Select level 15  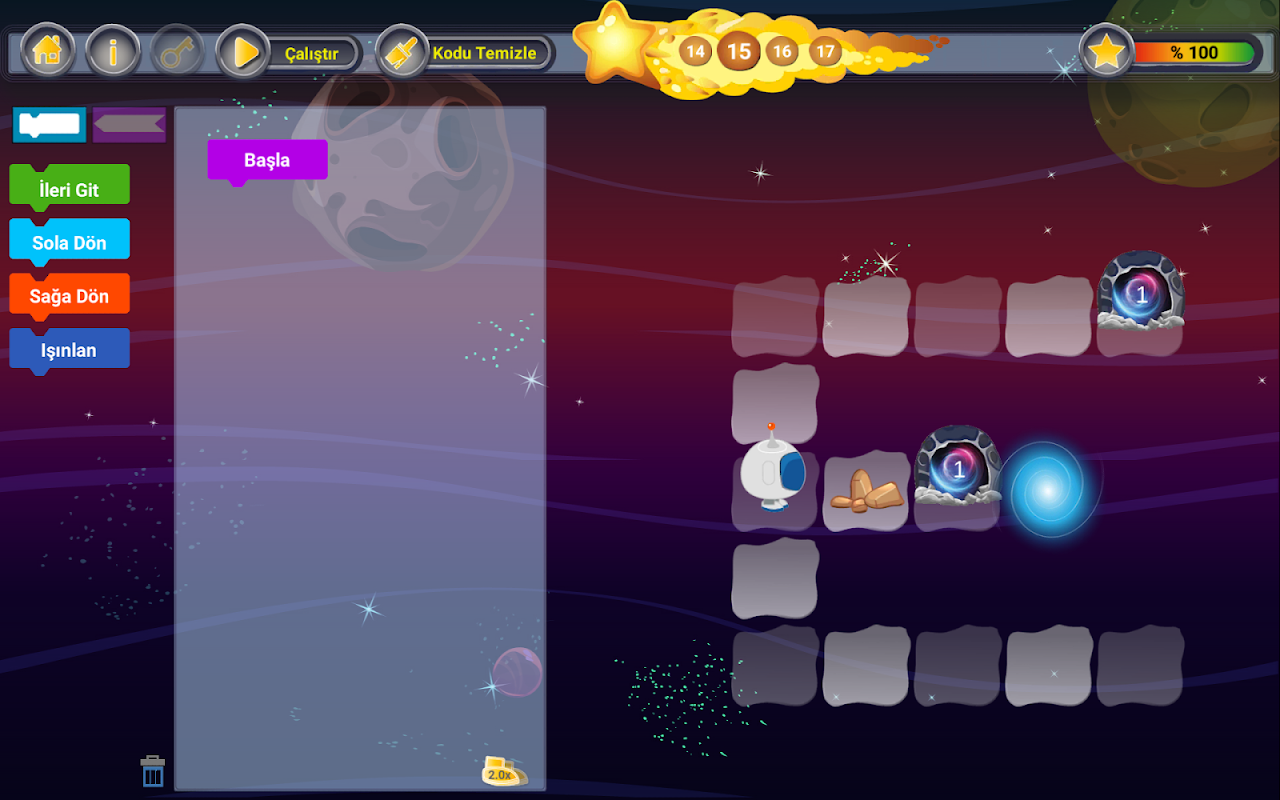coord(738,51)
